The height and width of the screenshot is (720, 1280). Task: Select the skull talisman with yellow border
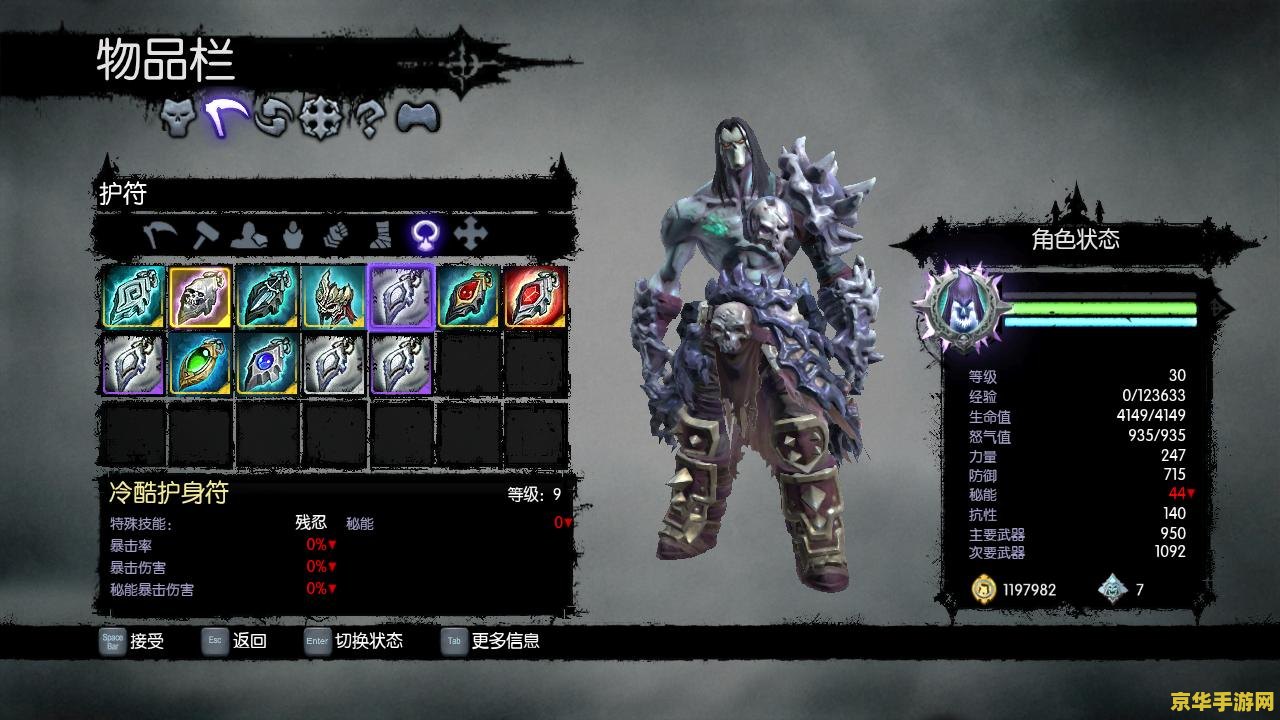pyautogui.click(x=200, y=297)
